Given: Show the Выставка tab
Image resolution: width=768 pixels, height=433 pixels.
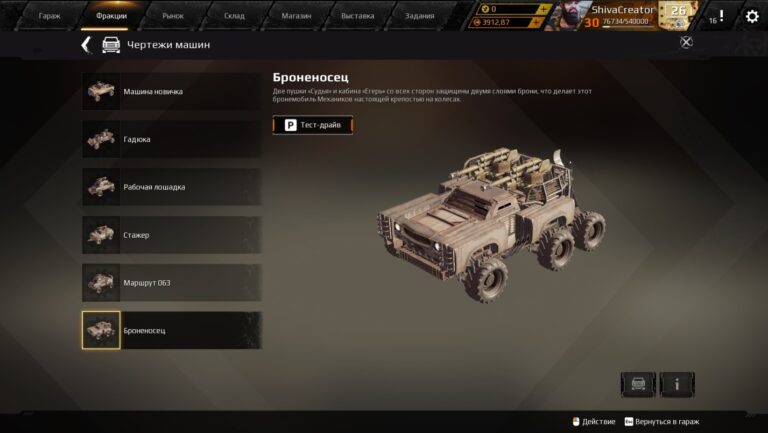Looking at the screenshot, I should pos(357,16).
